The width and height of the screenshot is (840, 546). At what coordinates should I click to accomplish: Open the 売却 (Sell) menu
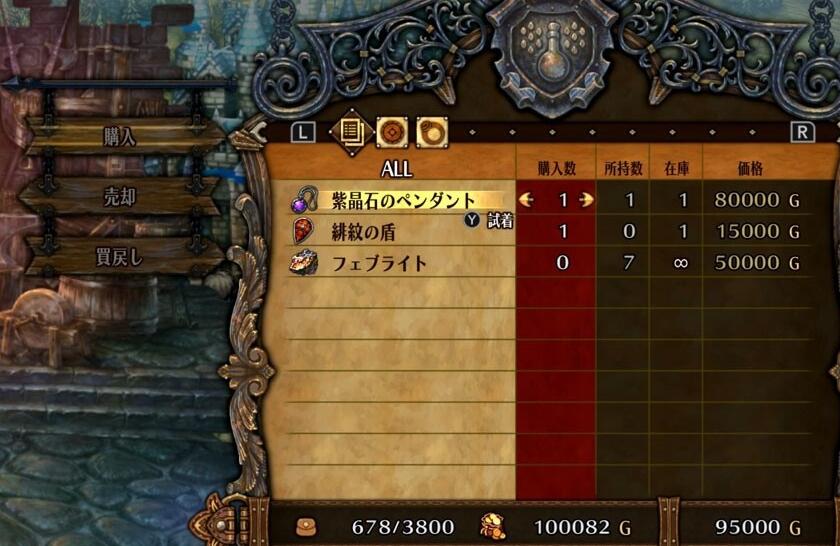(x=120, y=197)
